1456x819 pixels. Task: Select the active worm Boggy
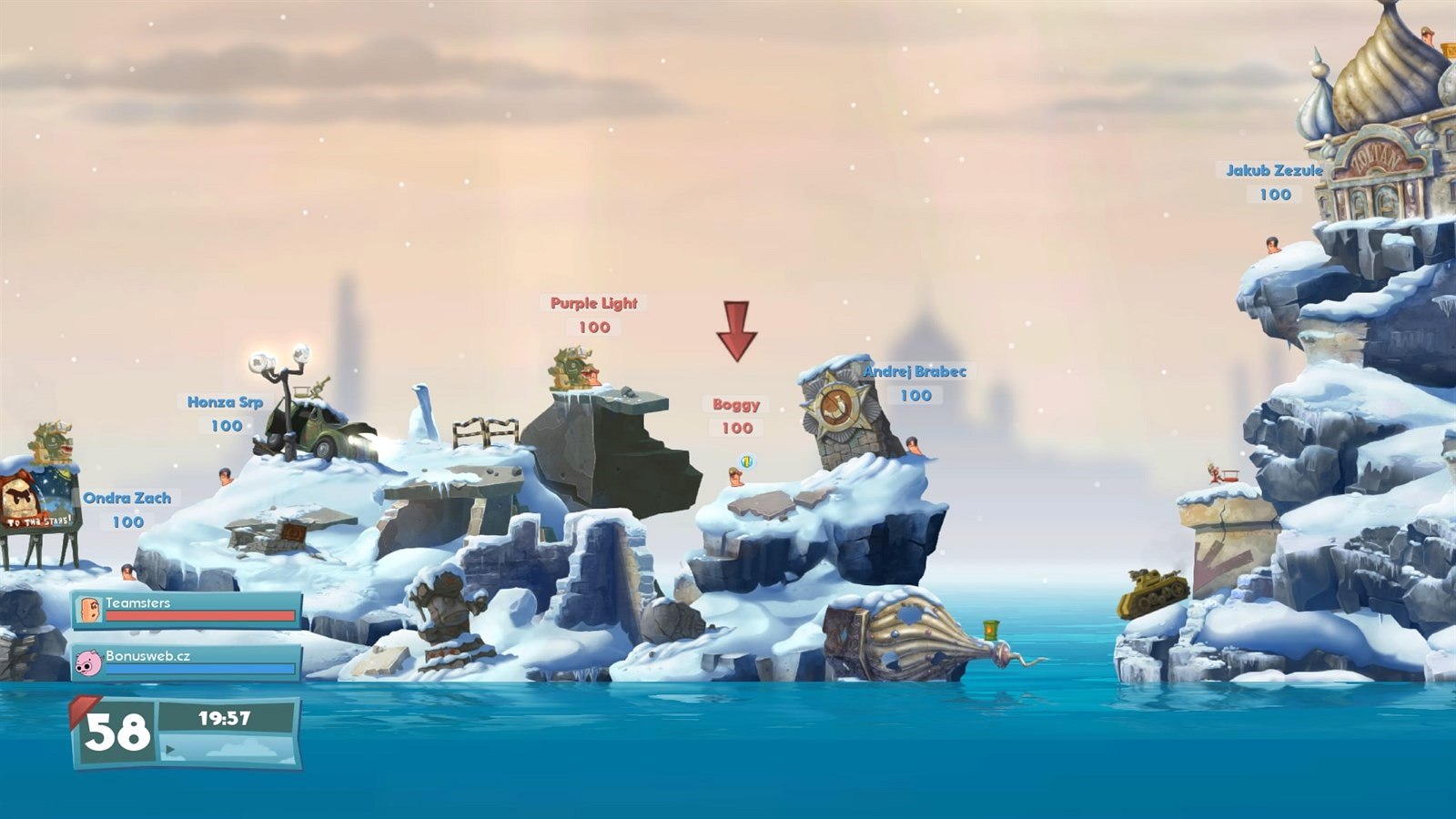tap(735, 477)
